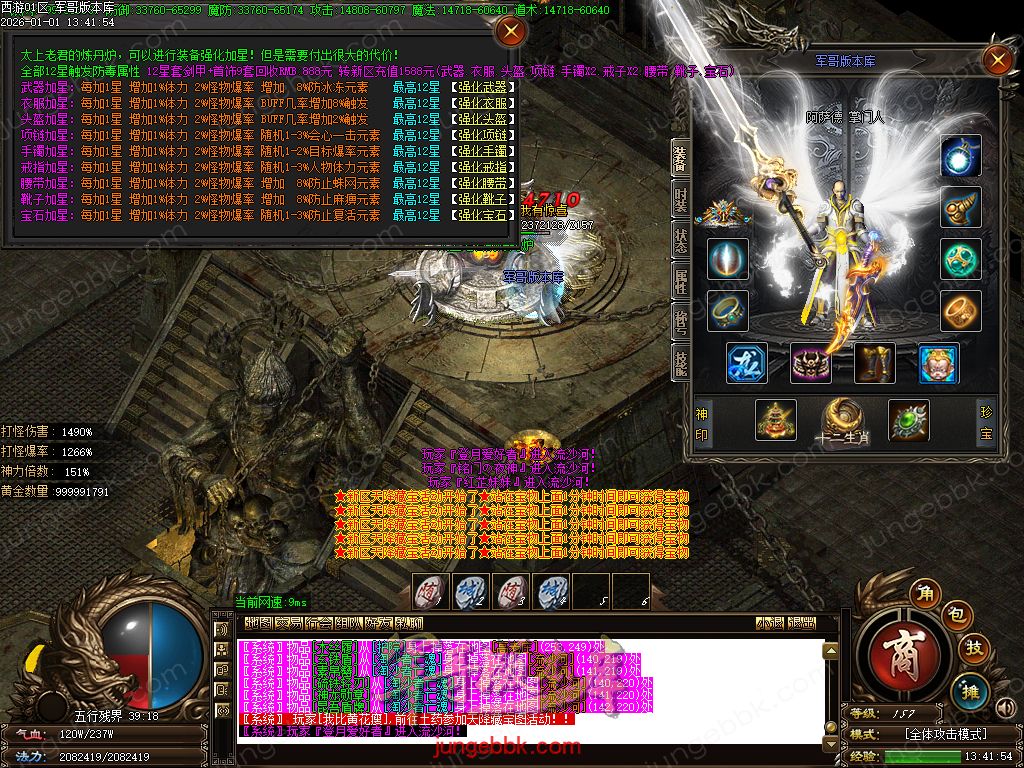Click the monkey king face item slot
The width and height of the screenshot is (1024, 768).
tap(939, 364)
